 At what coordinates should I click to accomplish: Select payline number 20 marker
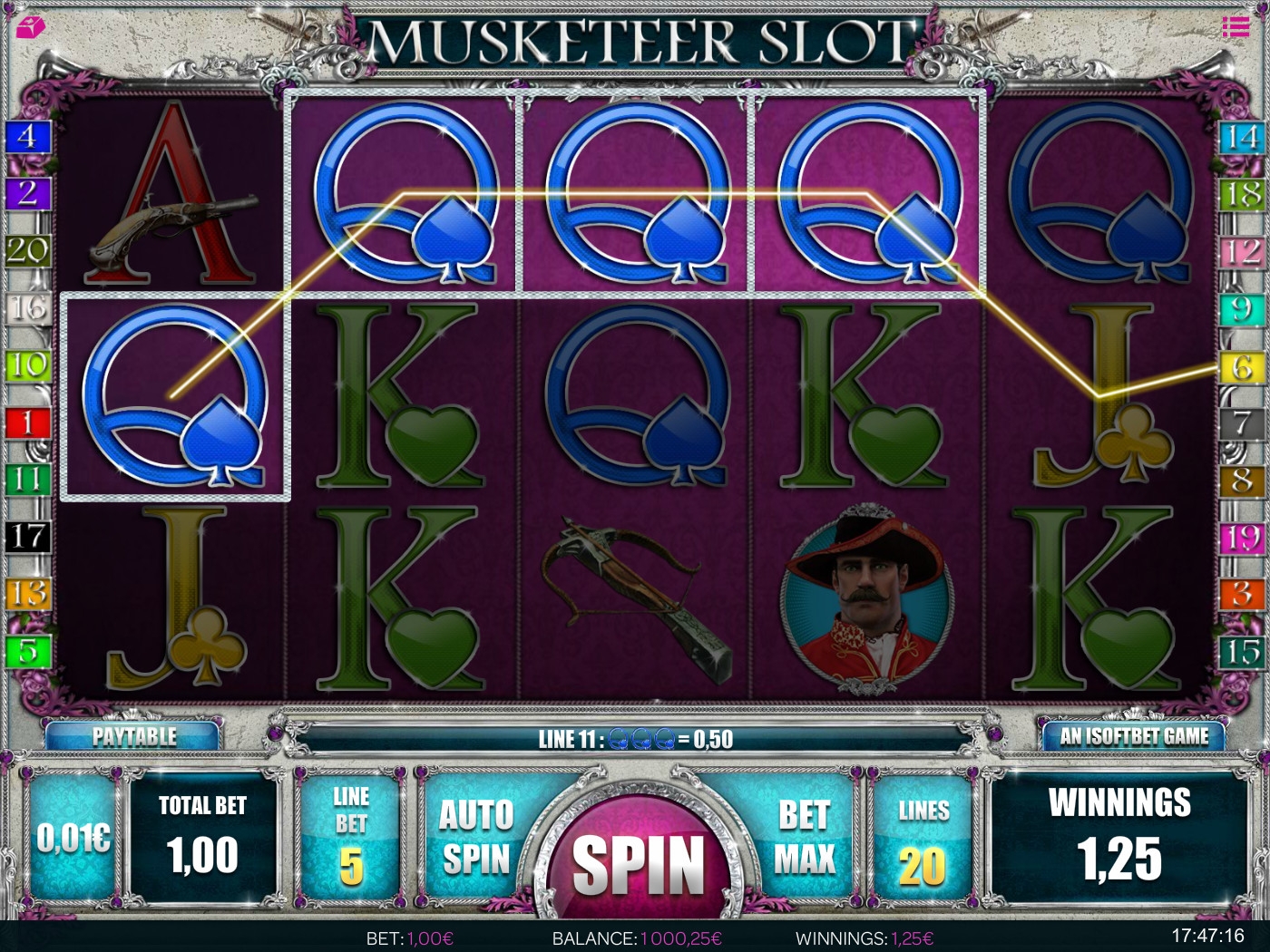(26, 249)
